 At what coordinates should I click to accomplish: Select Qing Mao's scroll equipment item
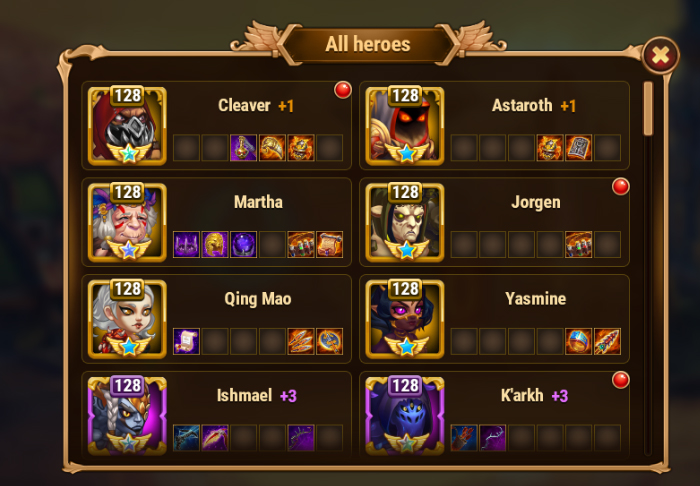[187, 341]
